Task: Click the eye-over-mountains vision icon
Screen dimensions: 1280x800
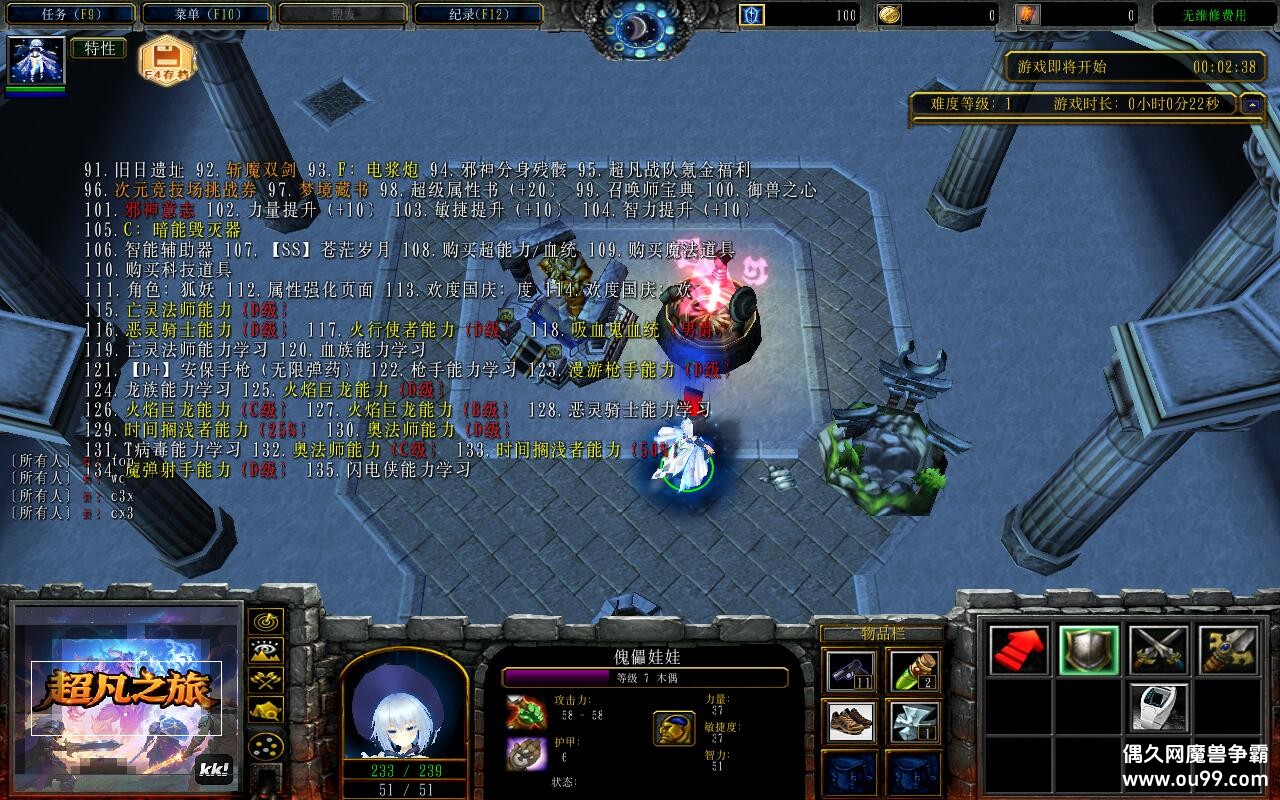Action: [x=266, y=650]
